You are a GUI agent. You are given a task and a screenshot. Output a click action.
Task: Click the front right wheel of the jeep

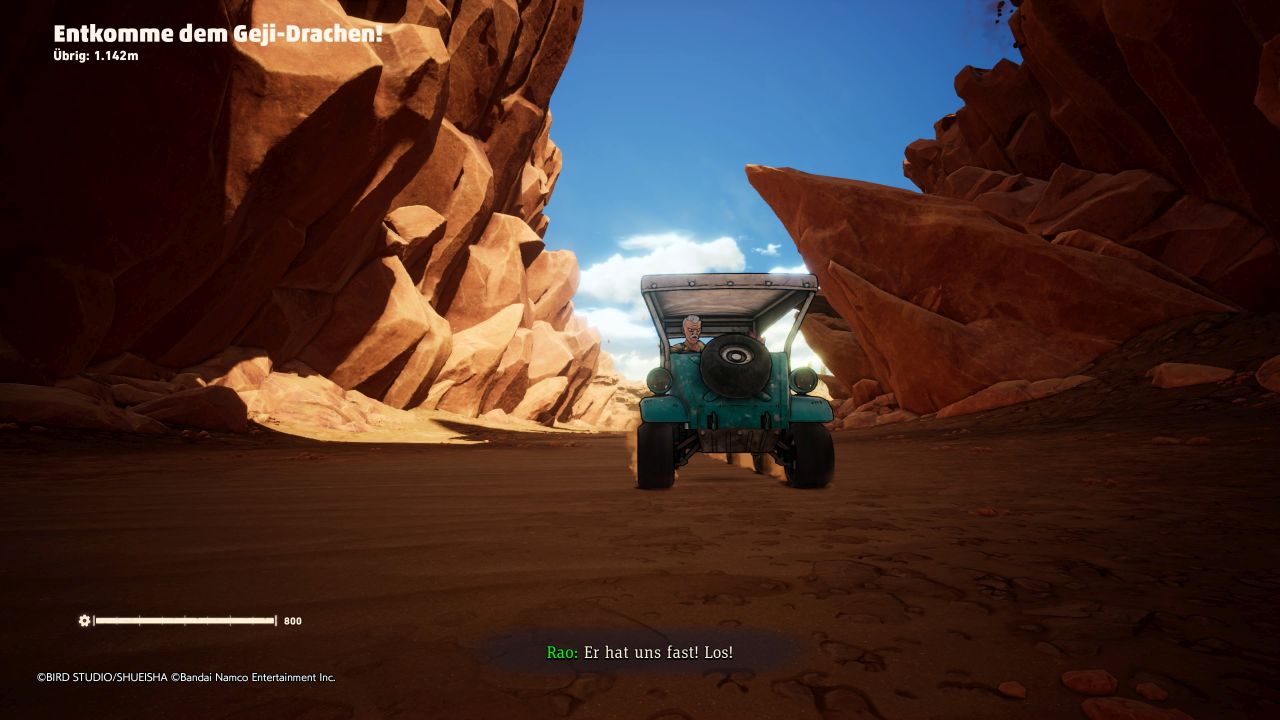[x=810, y=452]
